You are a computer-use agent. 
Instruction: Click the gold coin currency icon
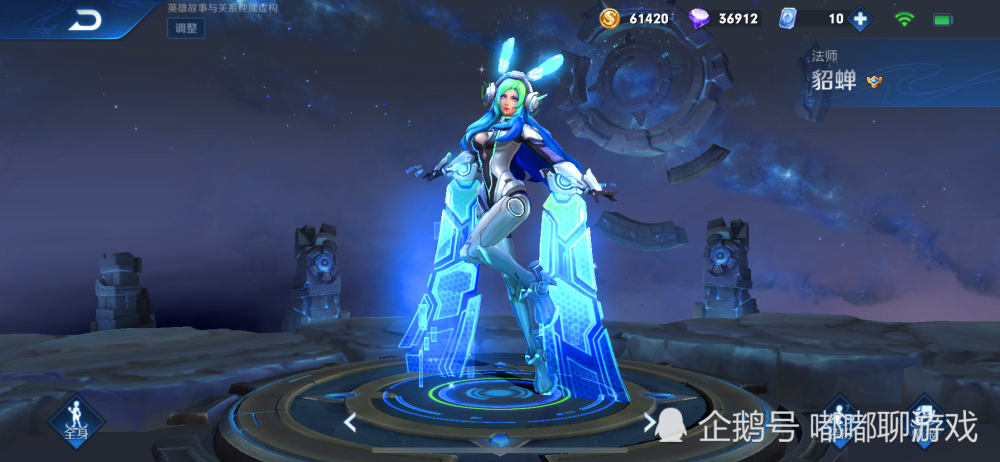tap(610, 18)
